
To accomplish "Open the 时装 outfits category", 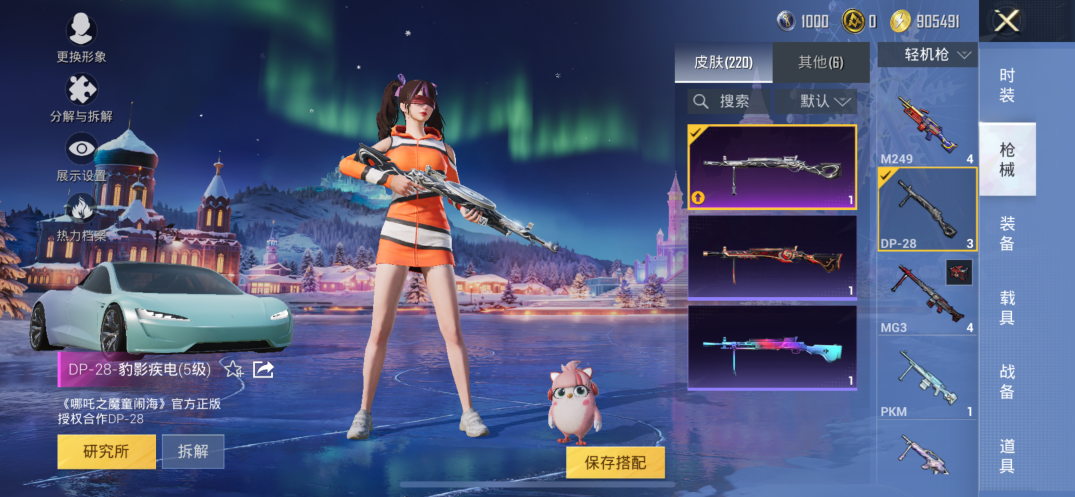I will [x=1007, y=85].
